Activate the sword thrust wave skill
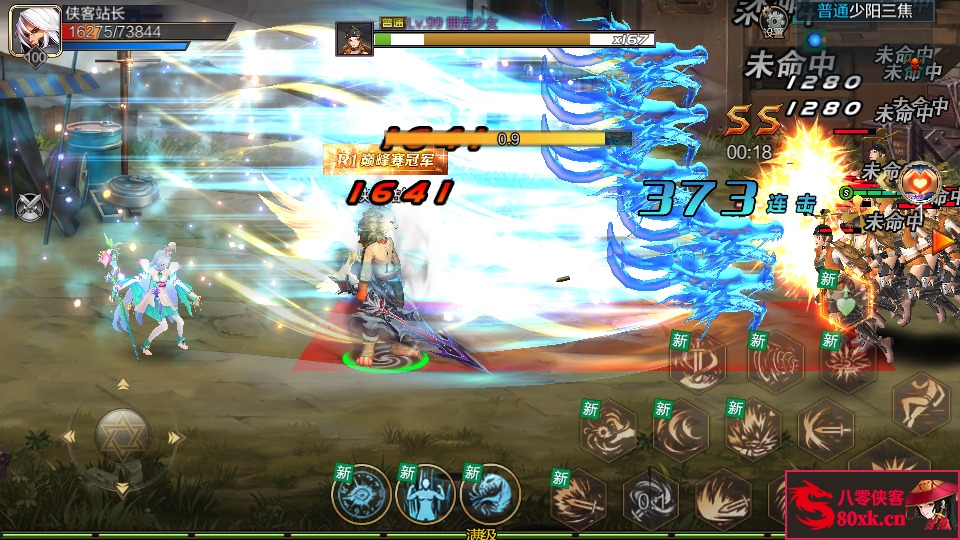This screenshot has width=960, height=540. pyautogui.click(x=826, y=428)
